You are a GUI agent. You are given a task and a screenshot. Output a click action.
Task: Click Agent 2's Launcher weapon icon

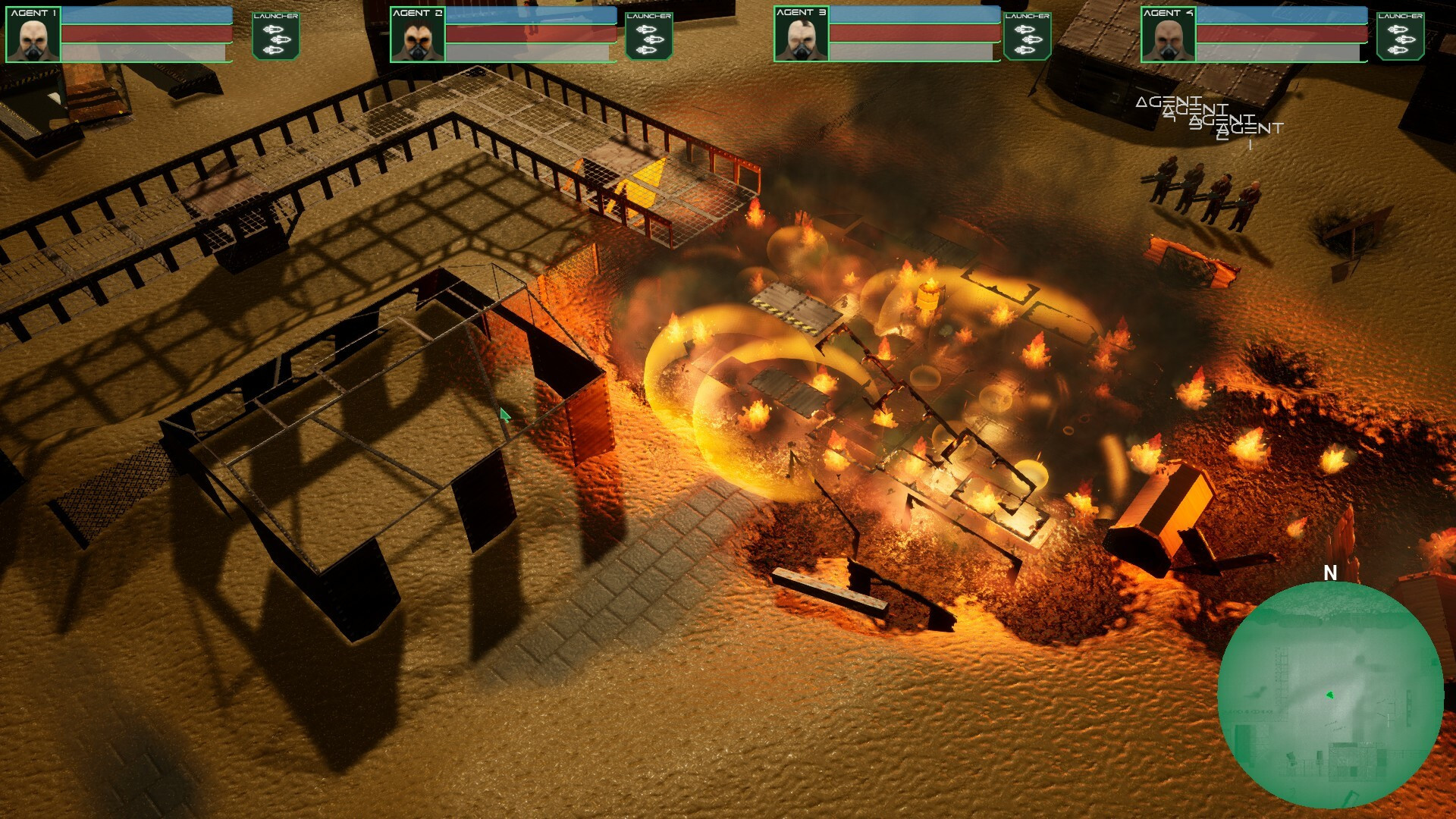tap(648, 36)
